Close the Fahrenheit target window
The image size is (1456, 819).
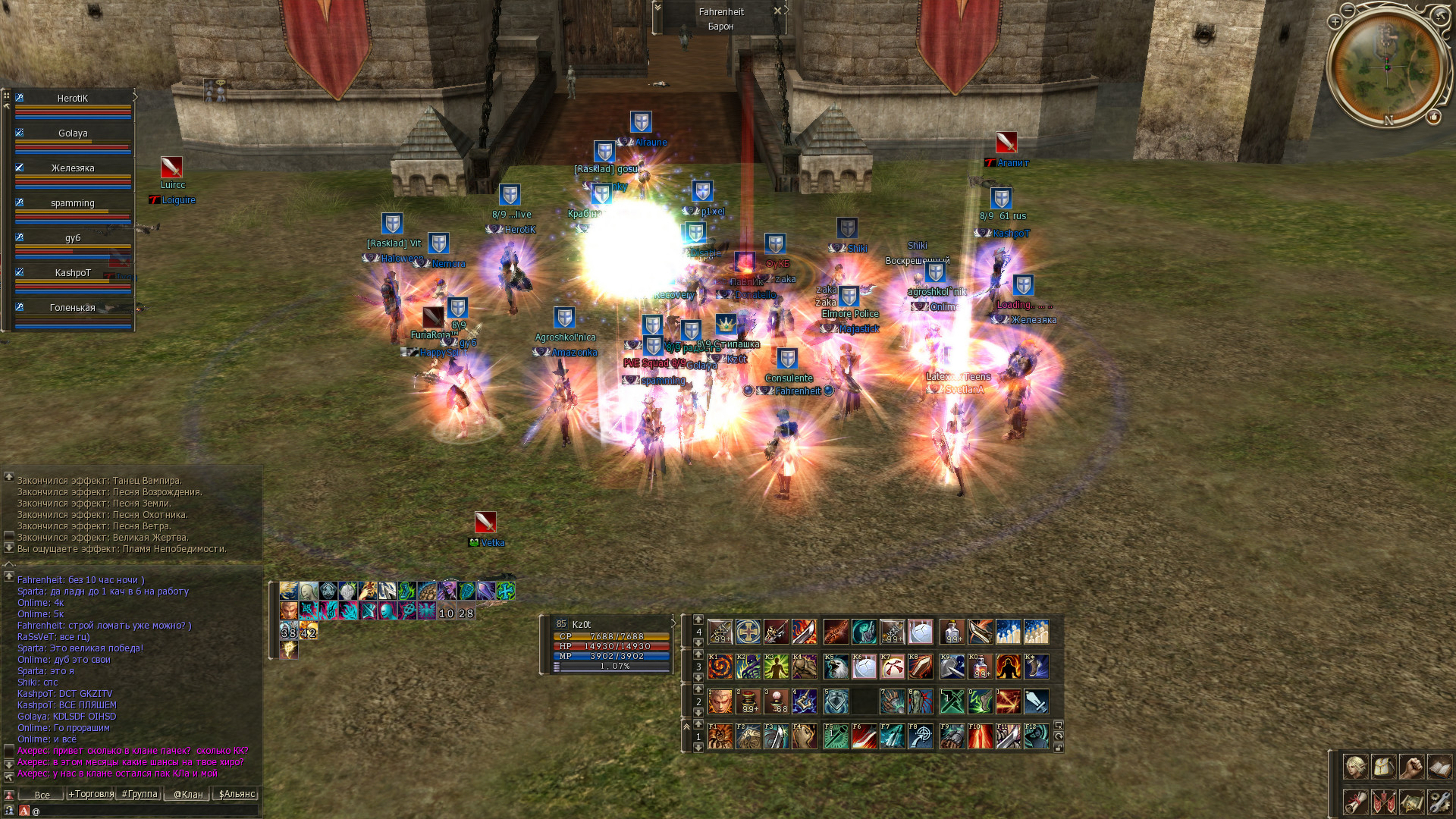tap(777, 11)
